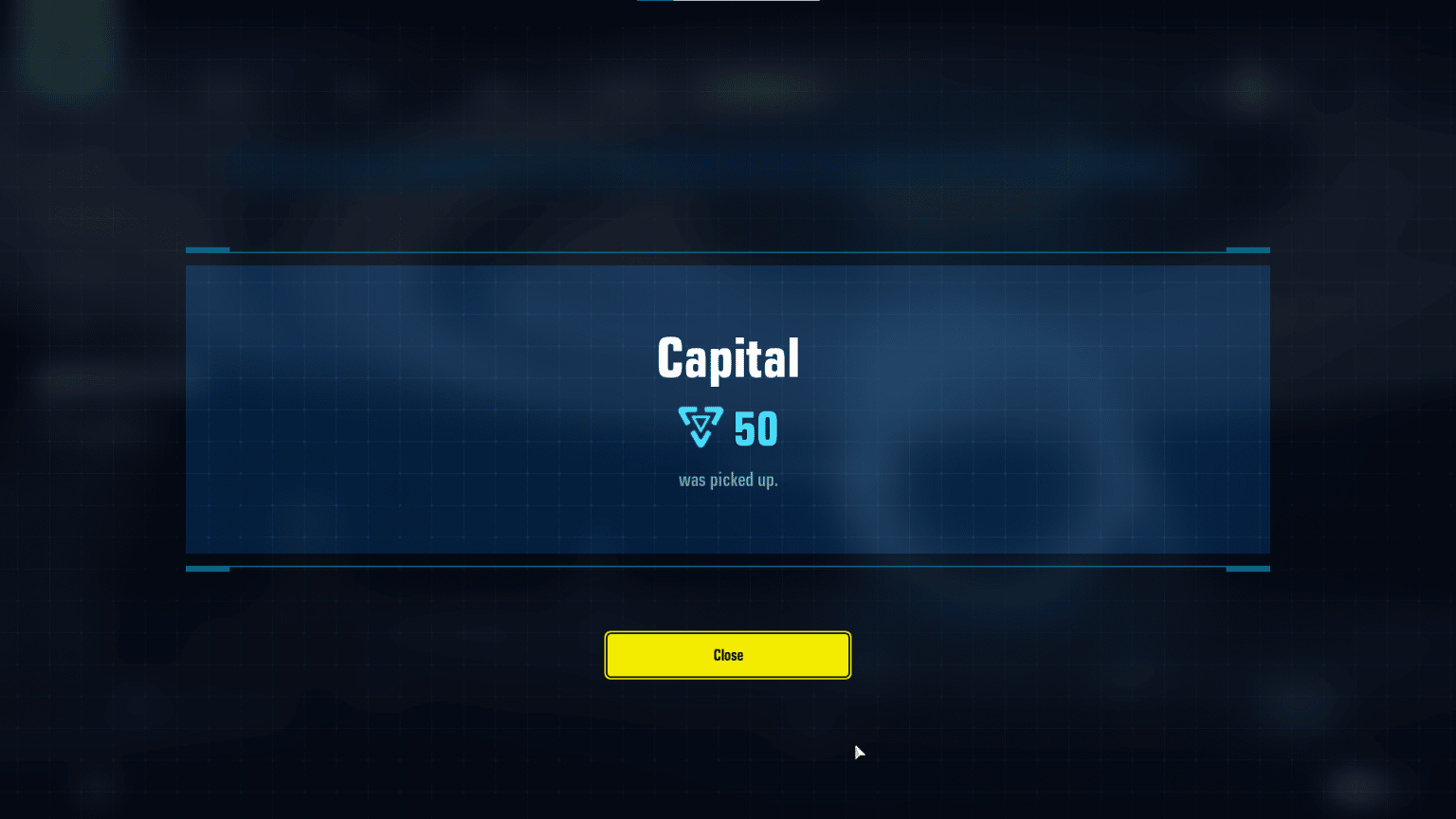1456x819 pixels.
Task: Click the blue filled segment of the top bar
Action: (x=654, y=2)
